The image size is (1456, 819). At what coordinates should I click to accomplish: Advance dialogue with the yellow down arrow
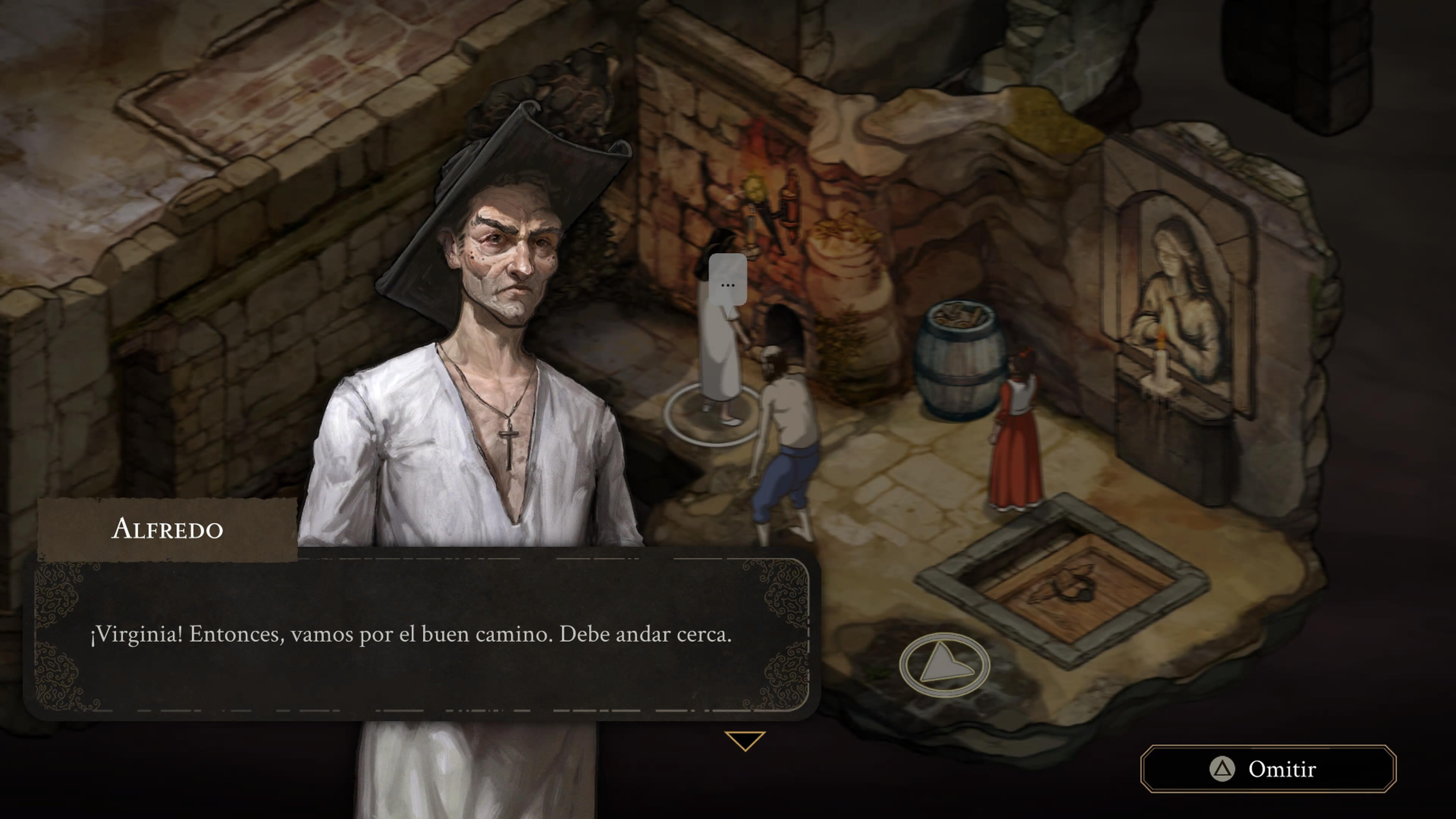[744, 740]
